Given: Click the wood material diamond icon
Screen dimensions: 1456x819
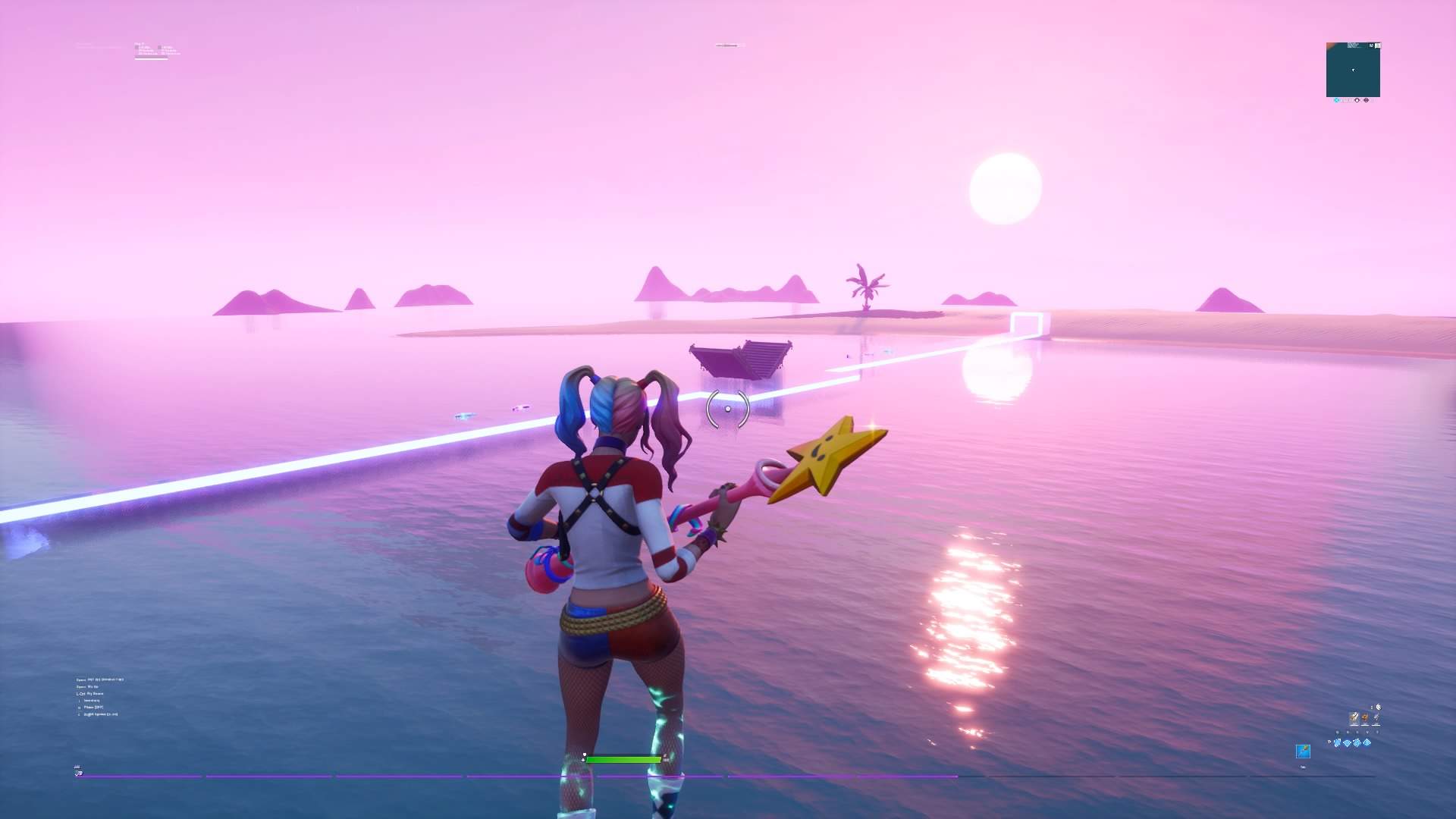Looking at the screenshot, I should pyautogui.click(x=1348, y=743).
